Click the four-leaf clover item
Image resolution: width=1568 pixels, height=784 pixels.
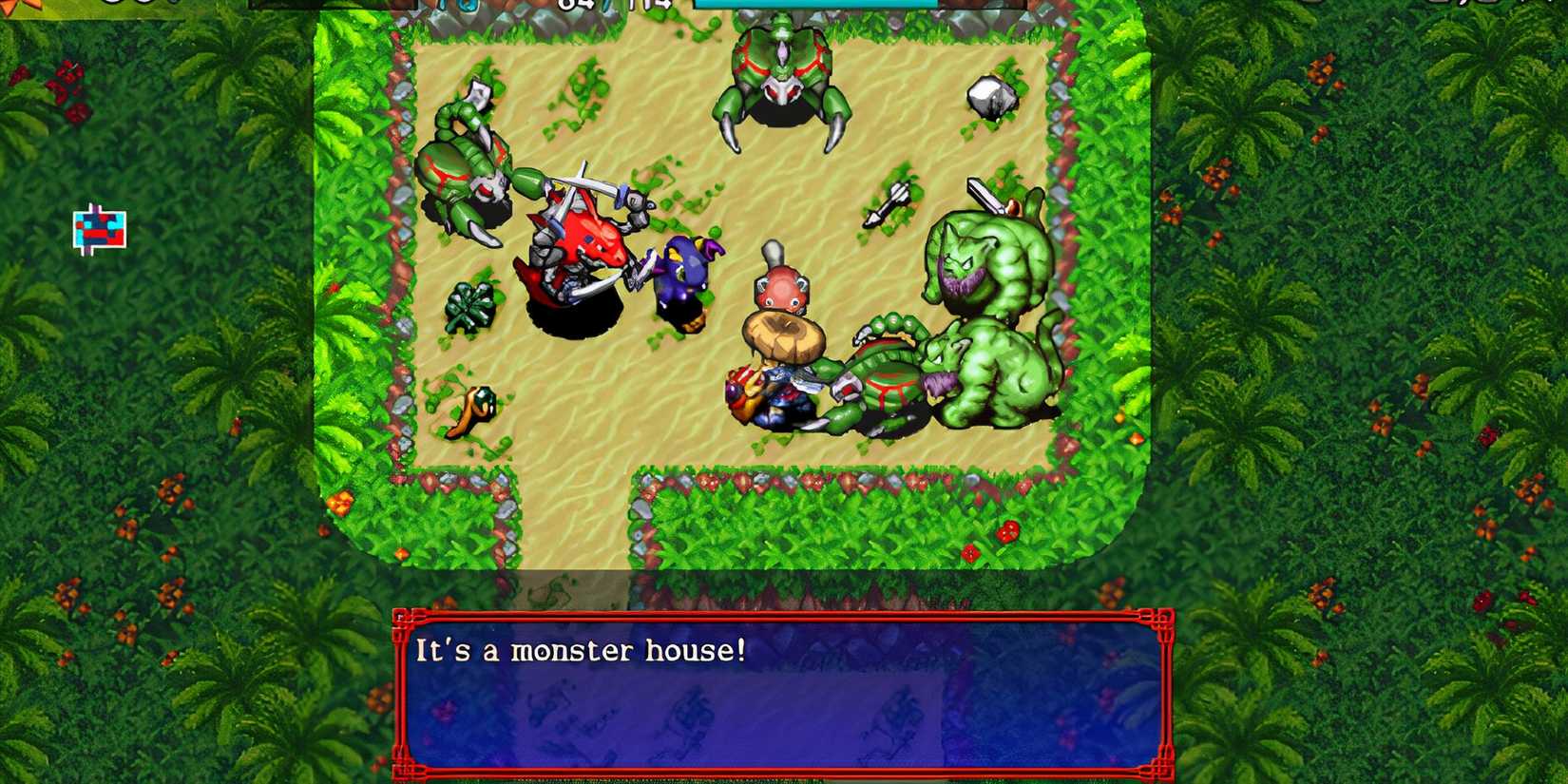470,304
